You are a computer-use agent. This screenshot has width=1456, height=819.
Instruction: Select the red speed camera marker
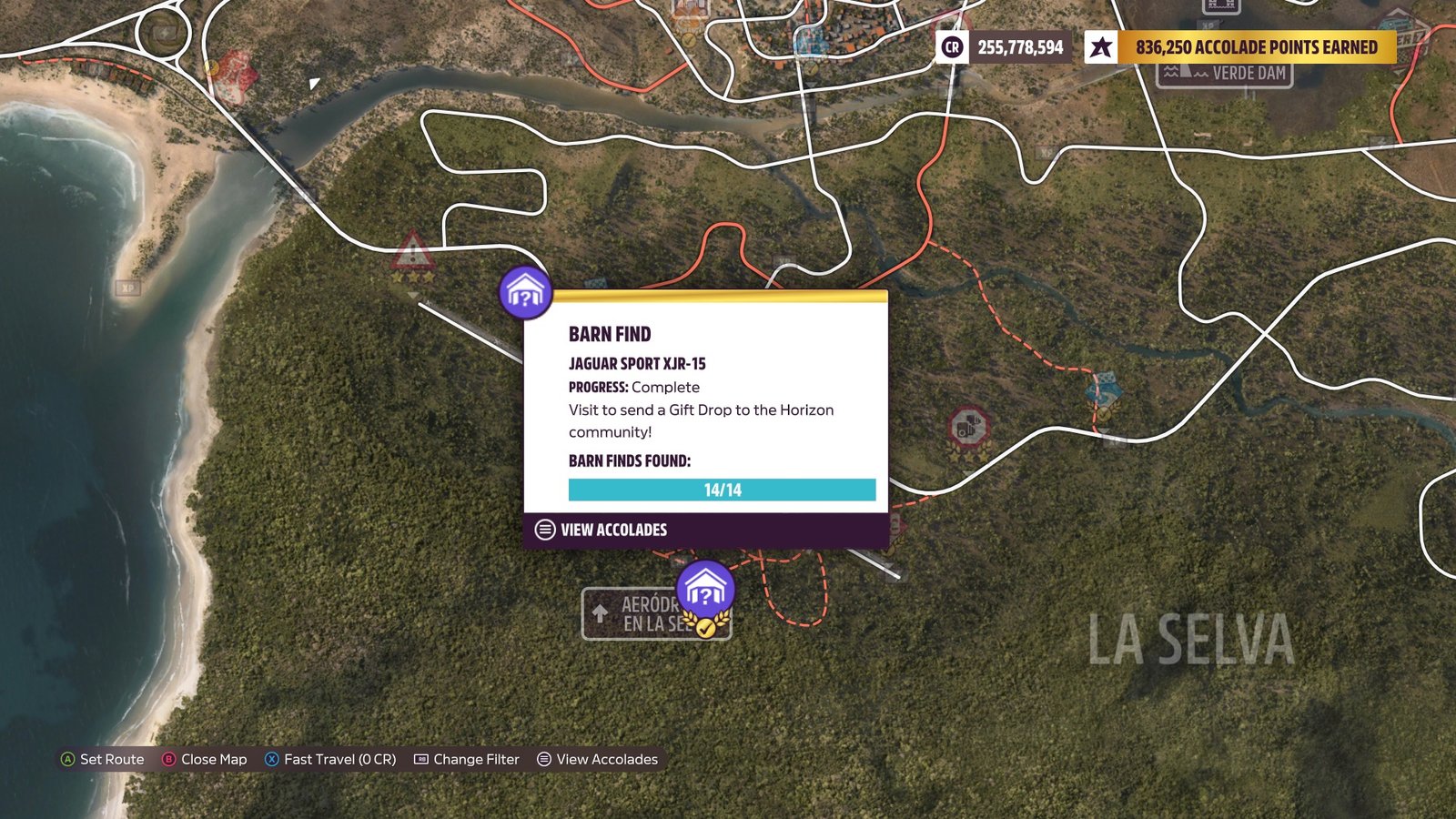(968, 427)
